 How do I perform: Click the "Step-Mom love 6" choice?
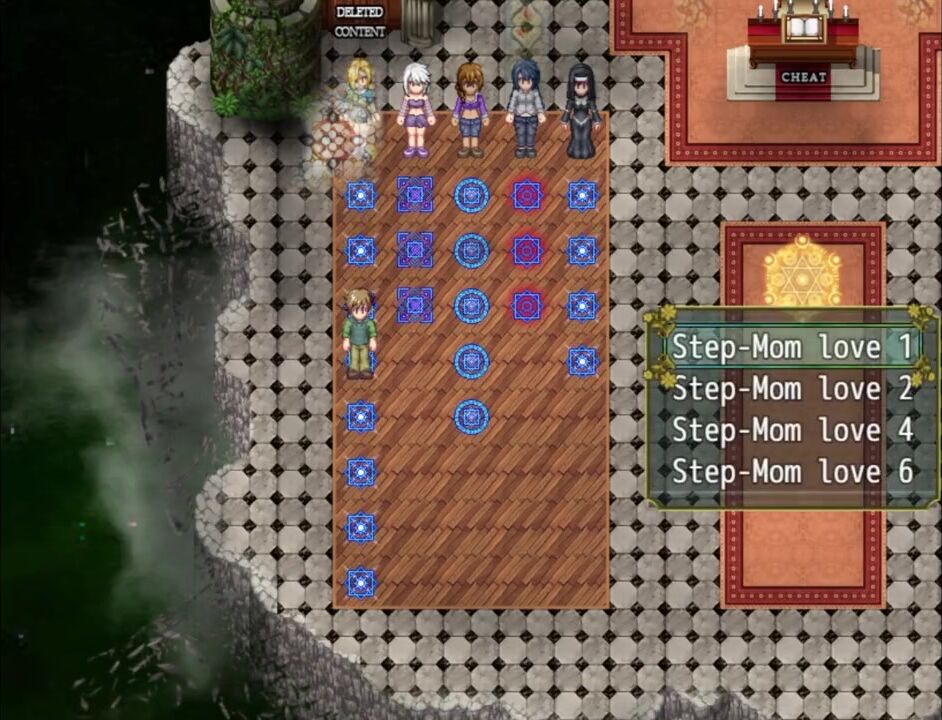click(x=792, y=472)
